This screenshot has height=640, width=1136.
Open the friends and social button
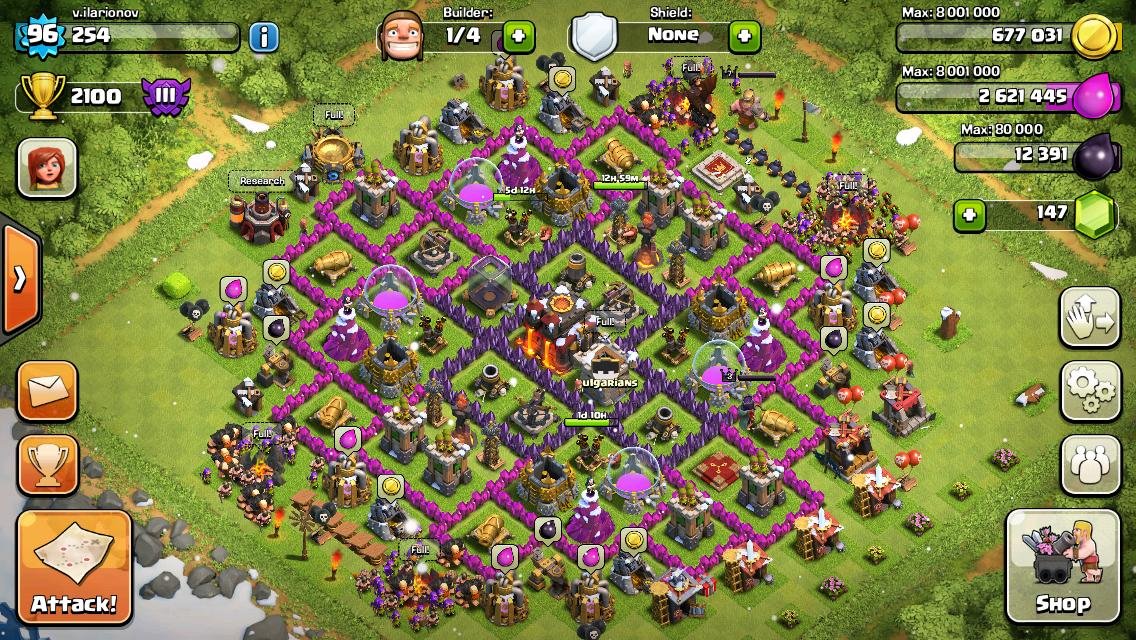click(1090, 465)
